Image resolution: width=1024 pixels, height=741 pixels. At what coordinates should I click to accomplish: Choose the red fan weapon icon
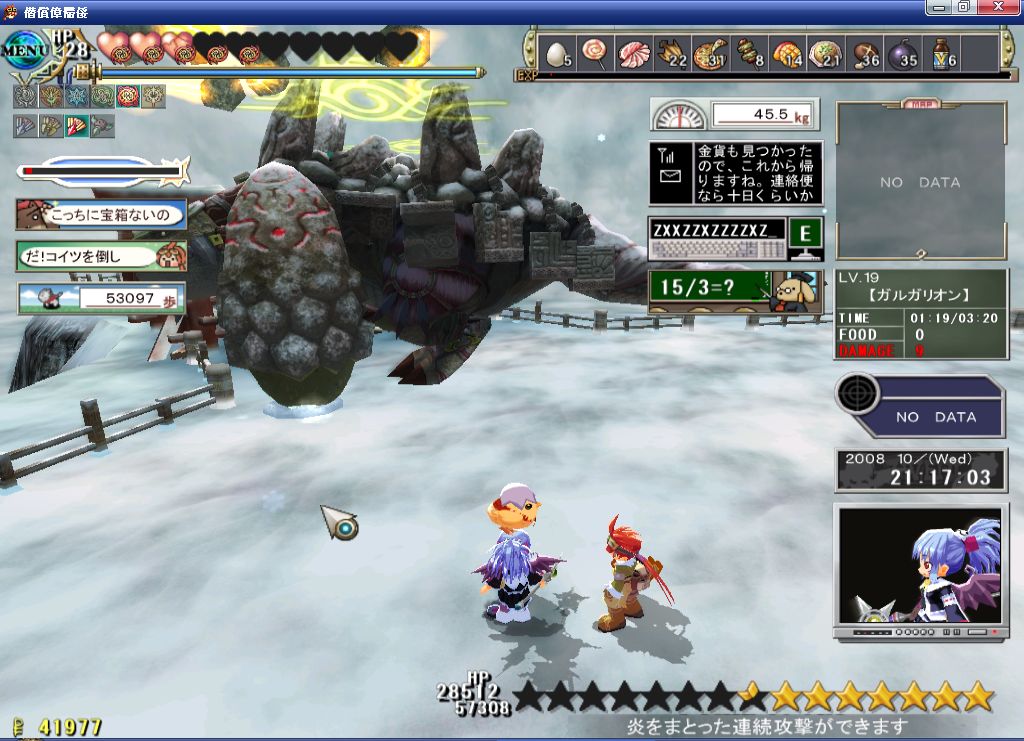click(x=76, y=126)
